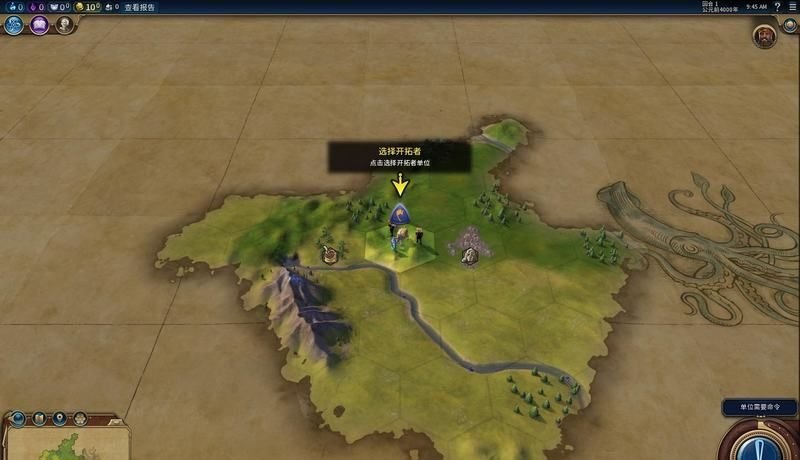The image size is (800, 460).
Task: Open the purple civics tree button
Action: (x=39, y=25)
